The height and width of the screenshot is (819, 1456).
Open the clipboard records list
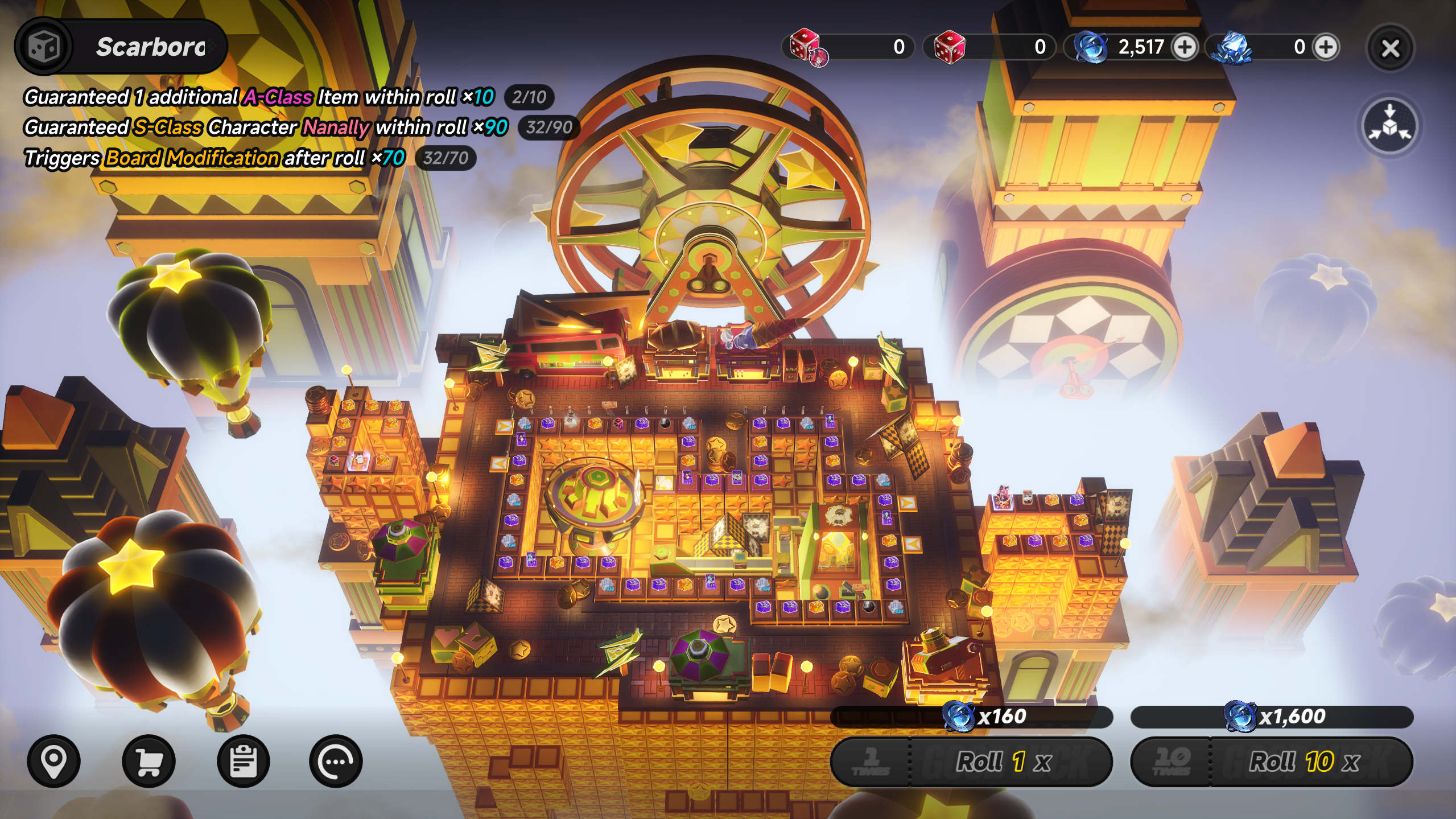point(243,761)
